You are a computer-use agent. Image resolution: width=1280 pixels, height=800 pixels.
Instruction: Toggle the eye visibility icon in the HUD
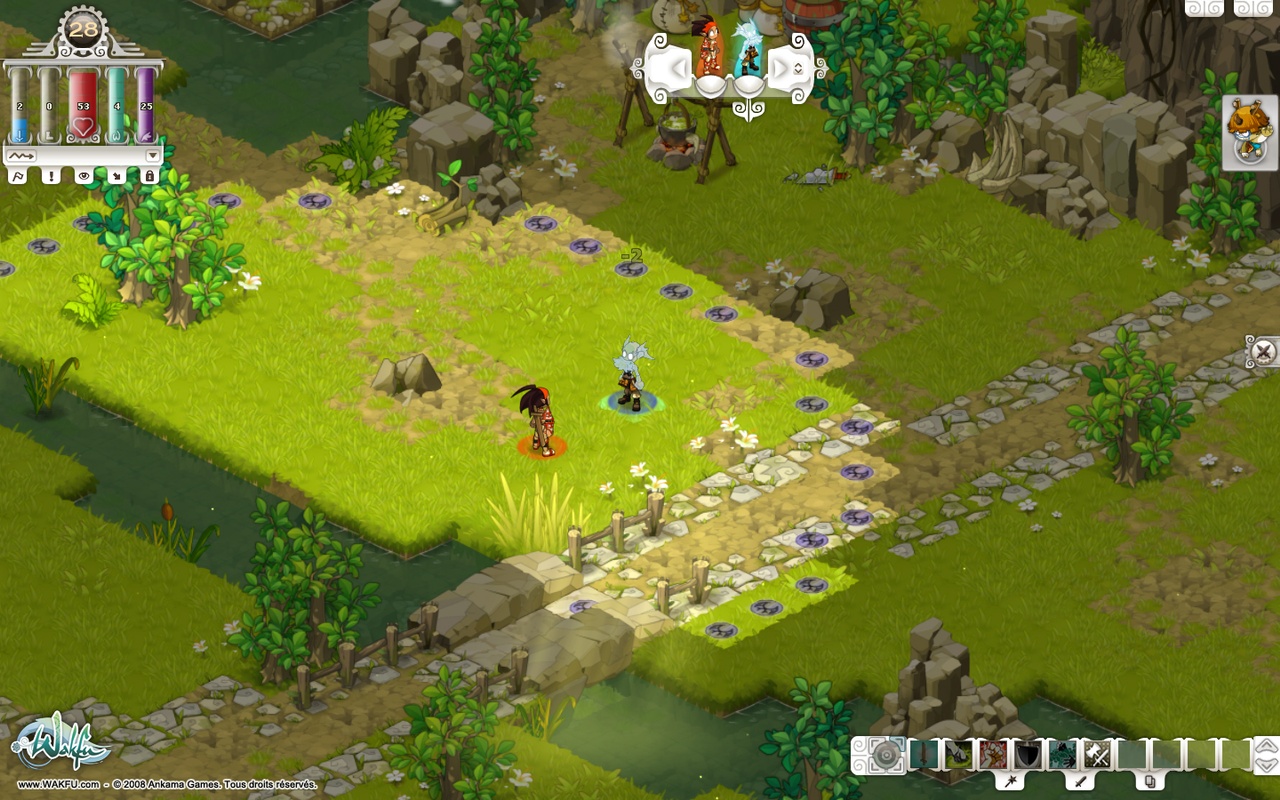tap(84, 176)
